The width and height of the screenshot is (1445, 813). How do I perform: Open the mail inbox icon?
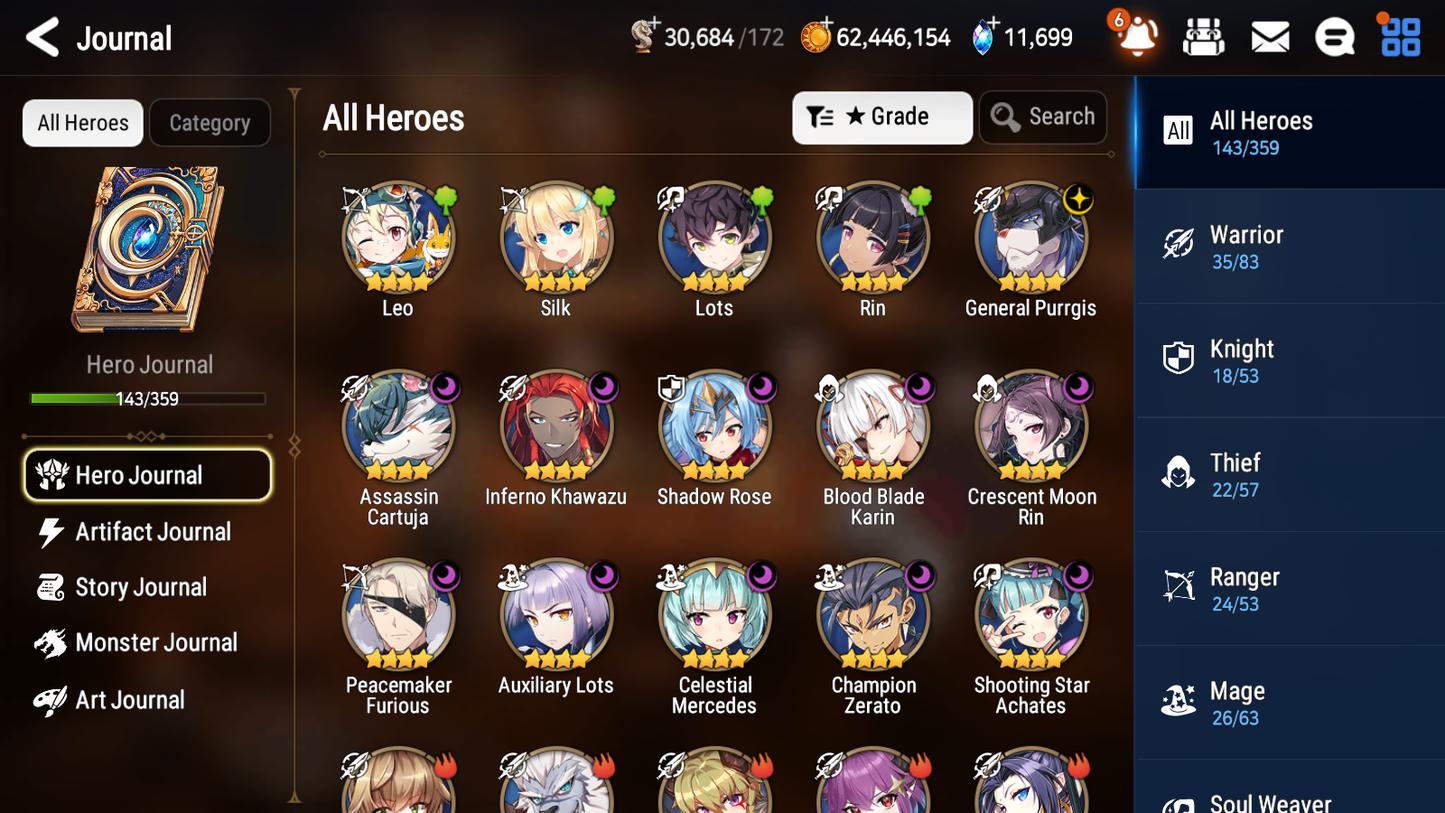click(x=1269, y=36)
